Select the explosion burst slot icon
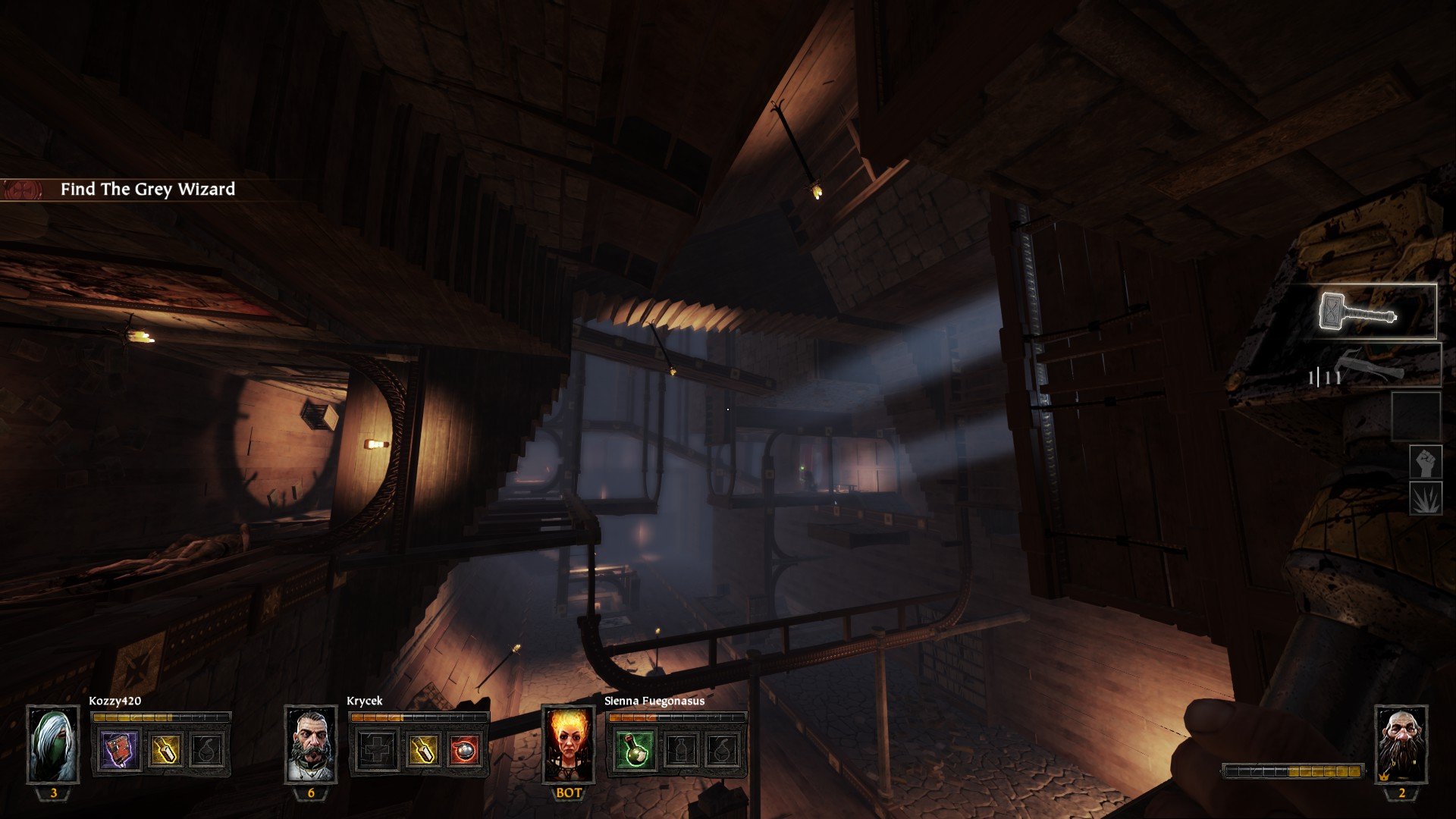 tap(1426, 498)
